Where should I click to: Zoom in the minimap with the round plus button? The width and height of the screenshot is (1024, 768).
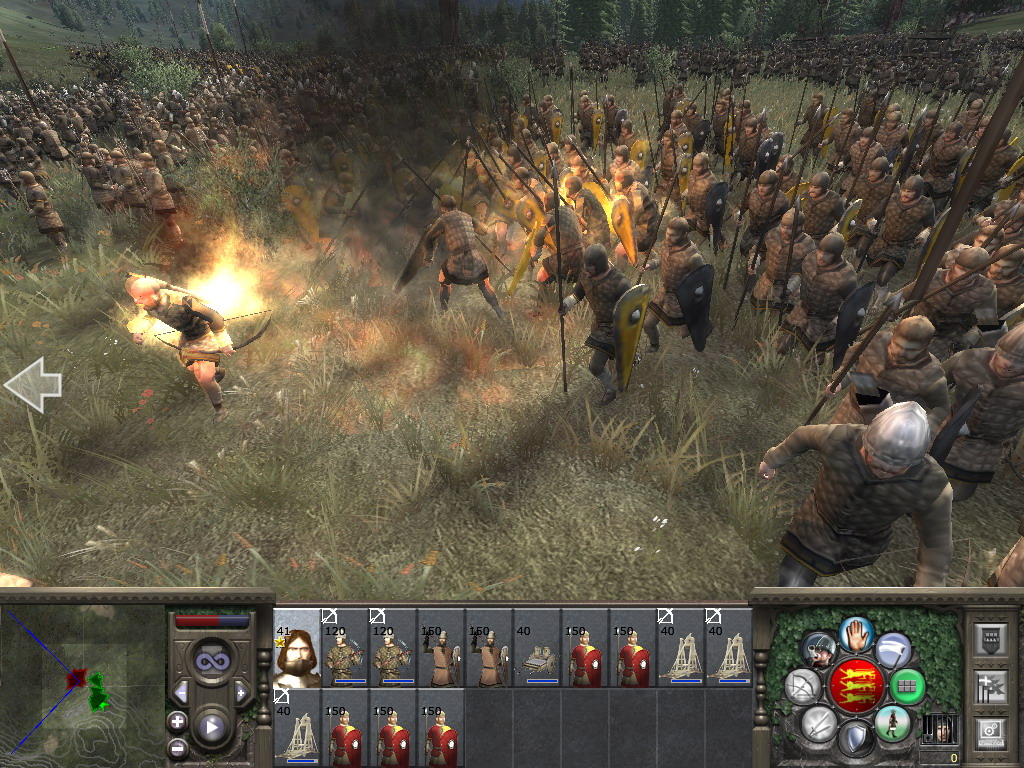coord(178,721)
